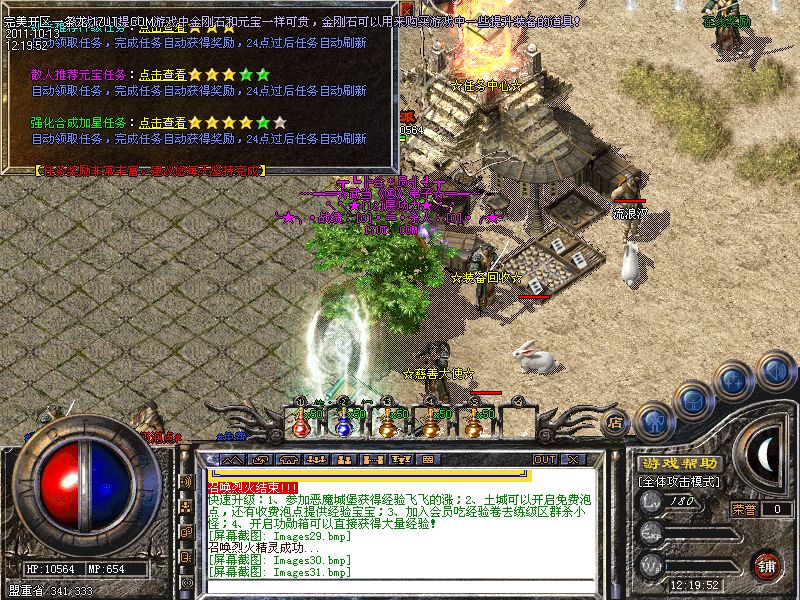Screen dimensions: 800x600
Task: Close the chat panel with X button
Action: (x=573, y=459)
